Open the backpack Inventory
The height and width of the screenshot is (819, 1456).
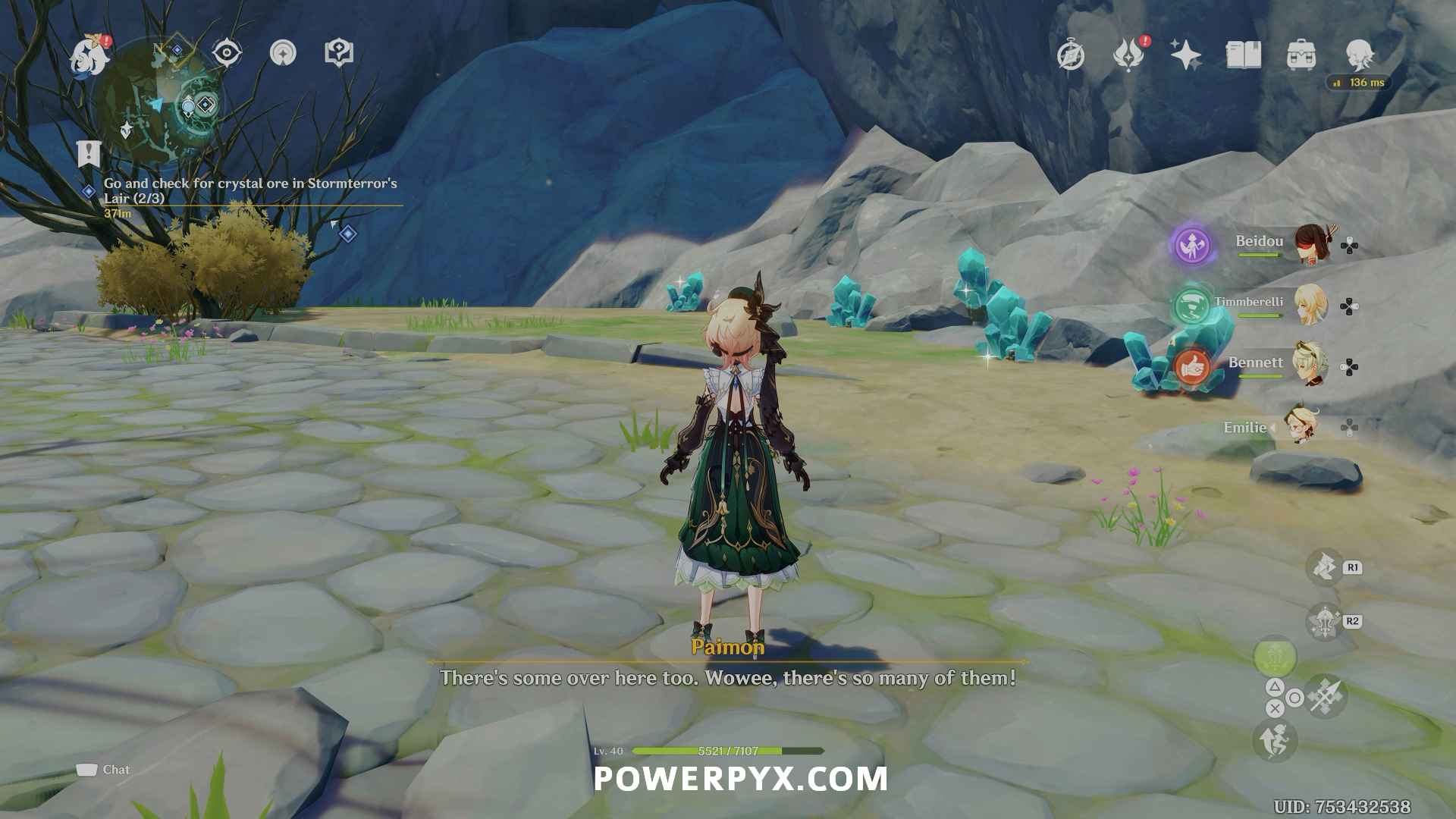click(1301, 55)
